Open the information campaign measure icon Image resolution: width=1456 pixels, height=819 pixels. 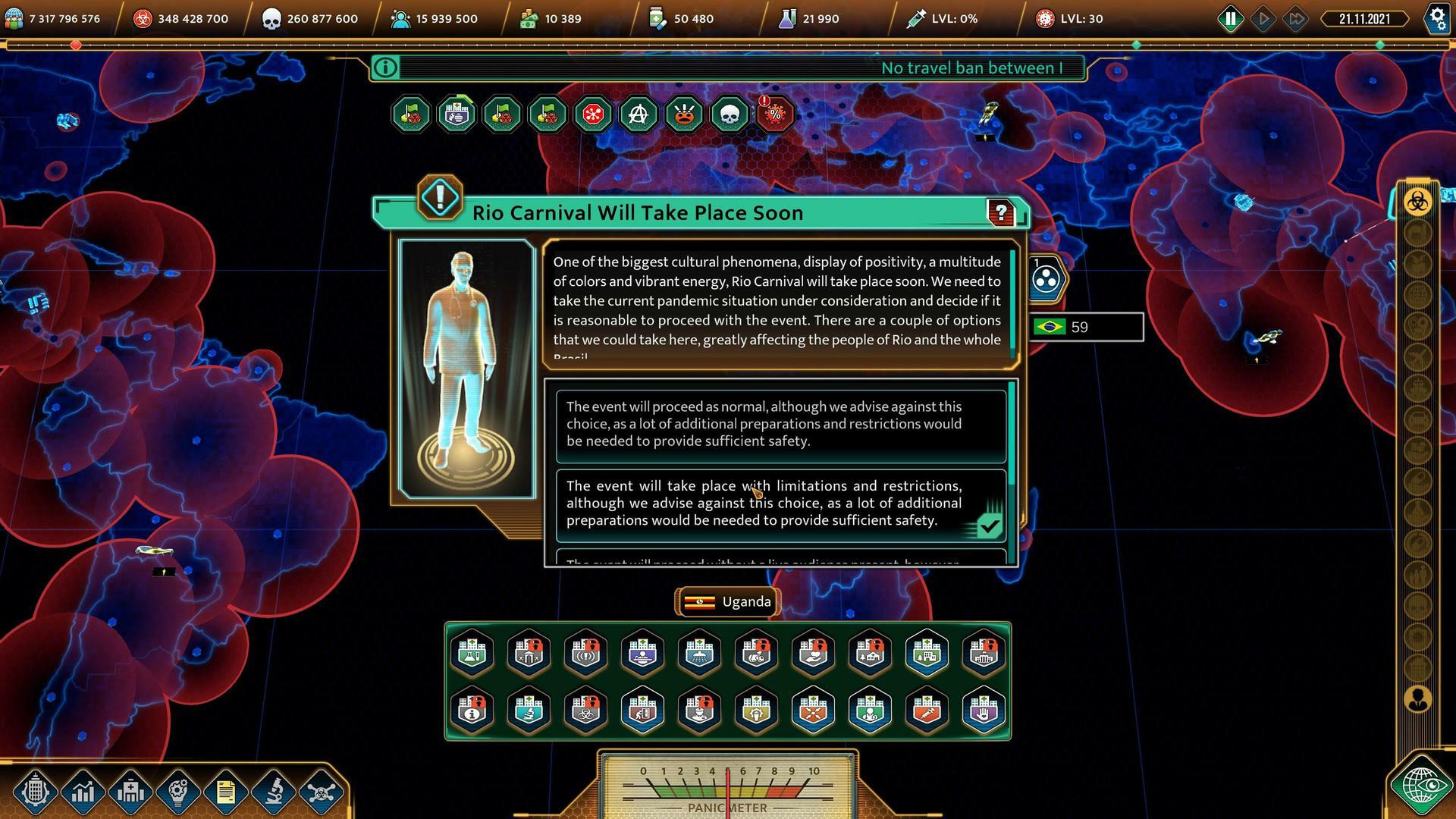pos(472,711)
